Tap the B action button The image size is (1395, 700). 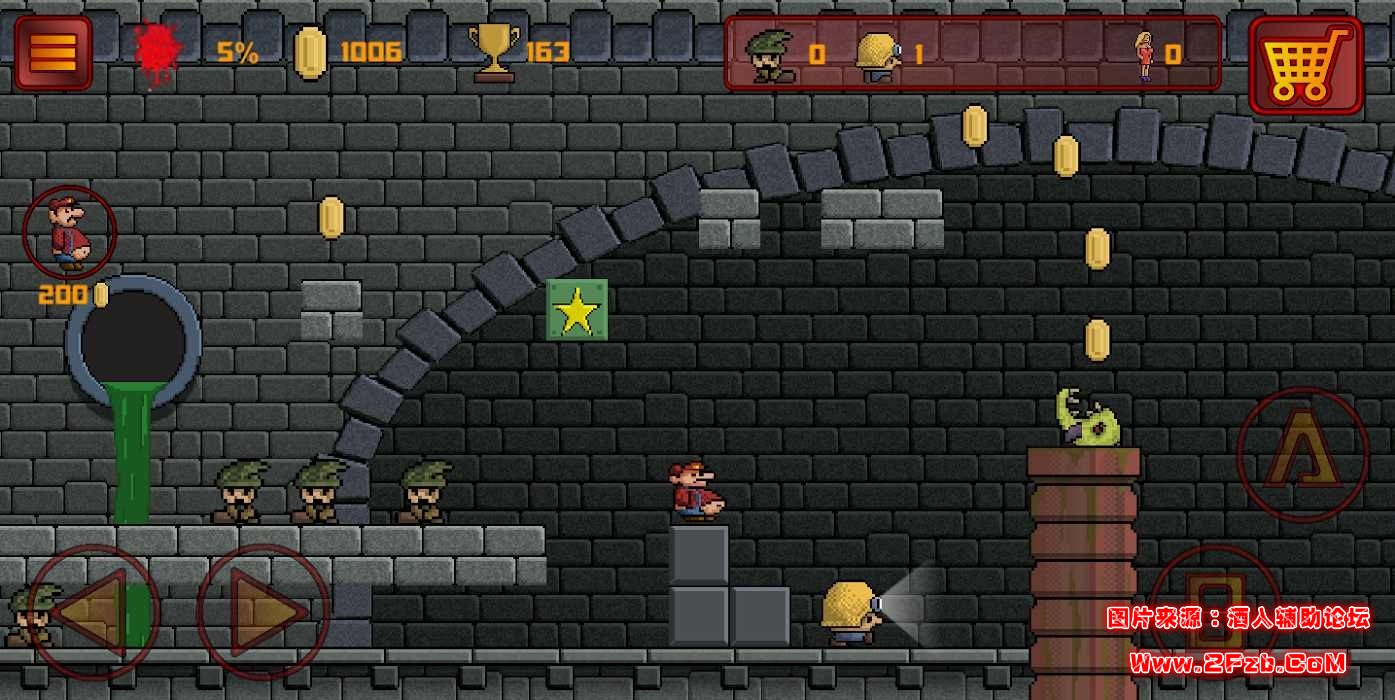1215,605
